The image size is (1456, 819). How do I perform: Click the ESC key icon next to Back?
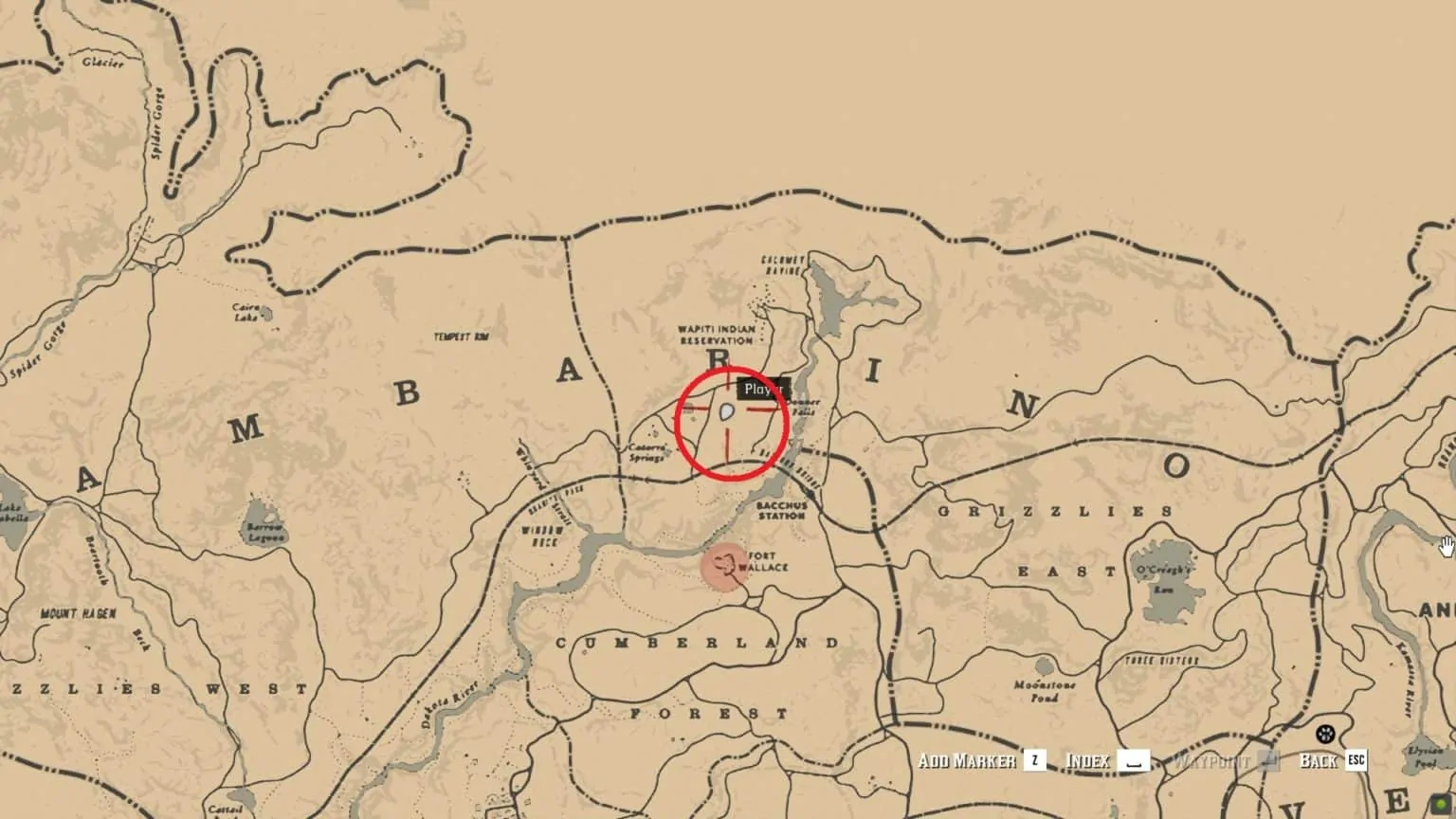[1356, 760]
